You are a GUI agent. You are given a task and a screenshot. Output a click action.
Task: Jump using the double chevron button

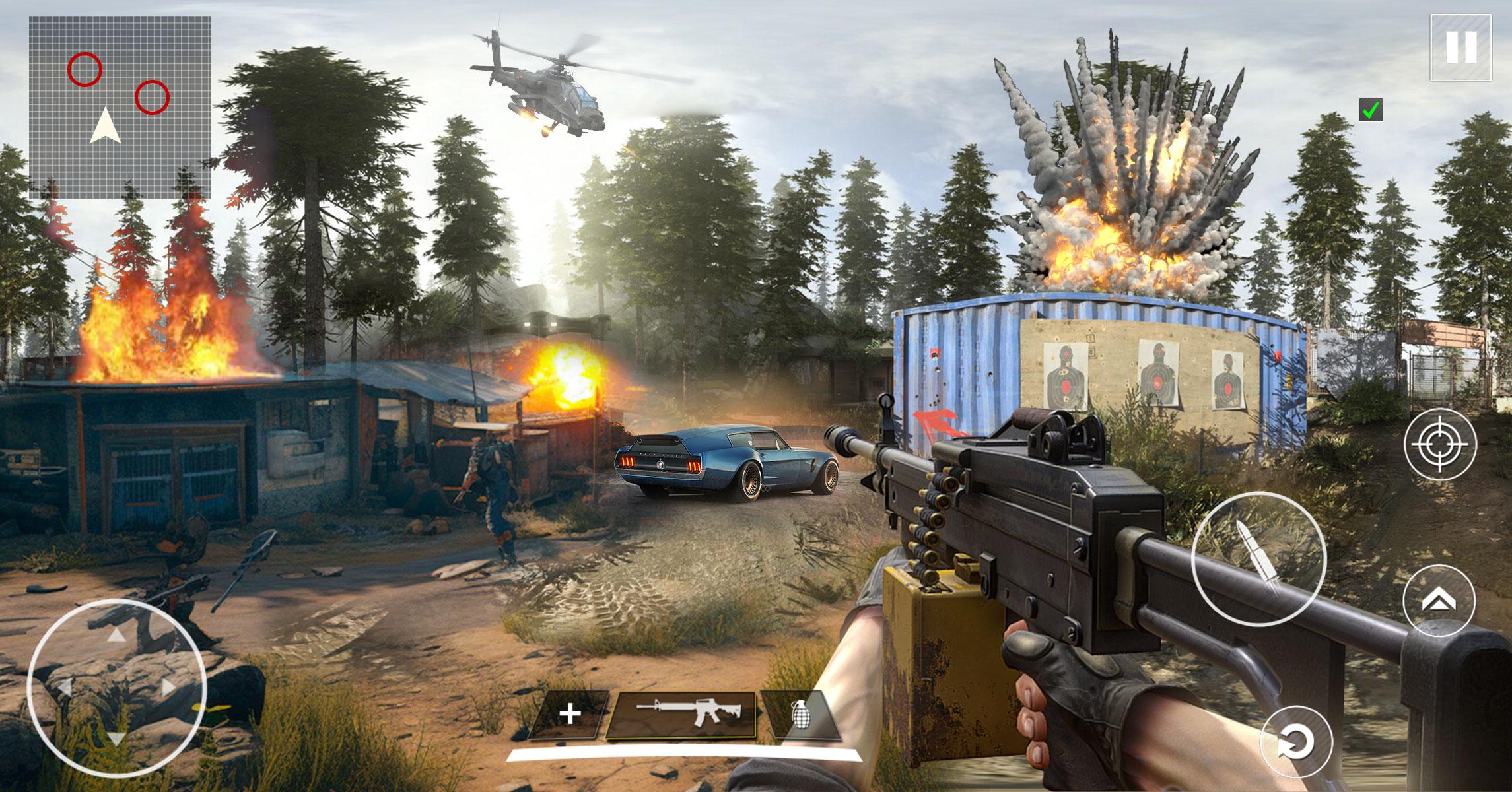coord(1439,600)
